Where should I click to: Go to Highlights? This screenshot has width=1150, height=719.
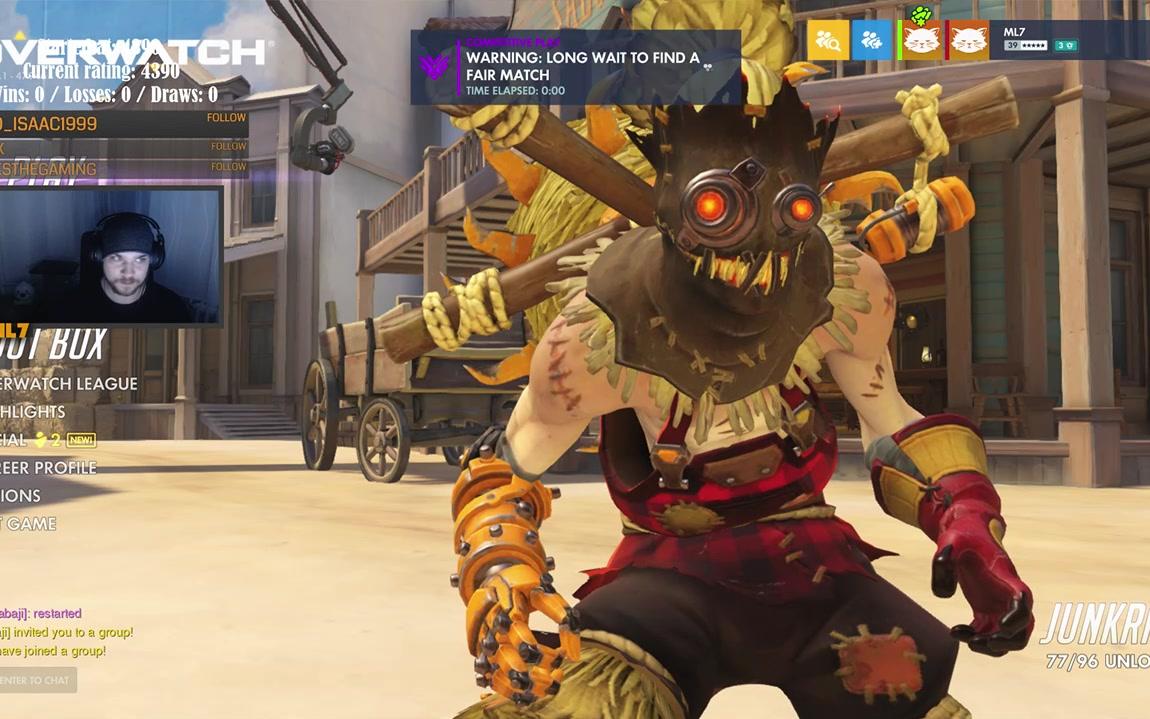35,412
